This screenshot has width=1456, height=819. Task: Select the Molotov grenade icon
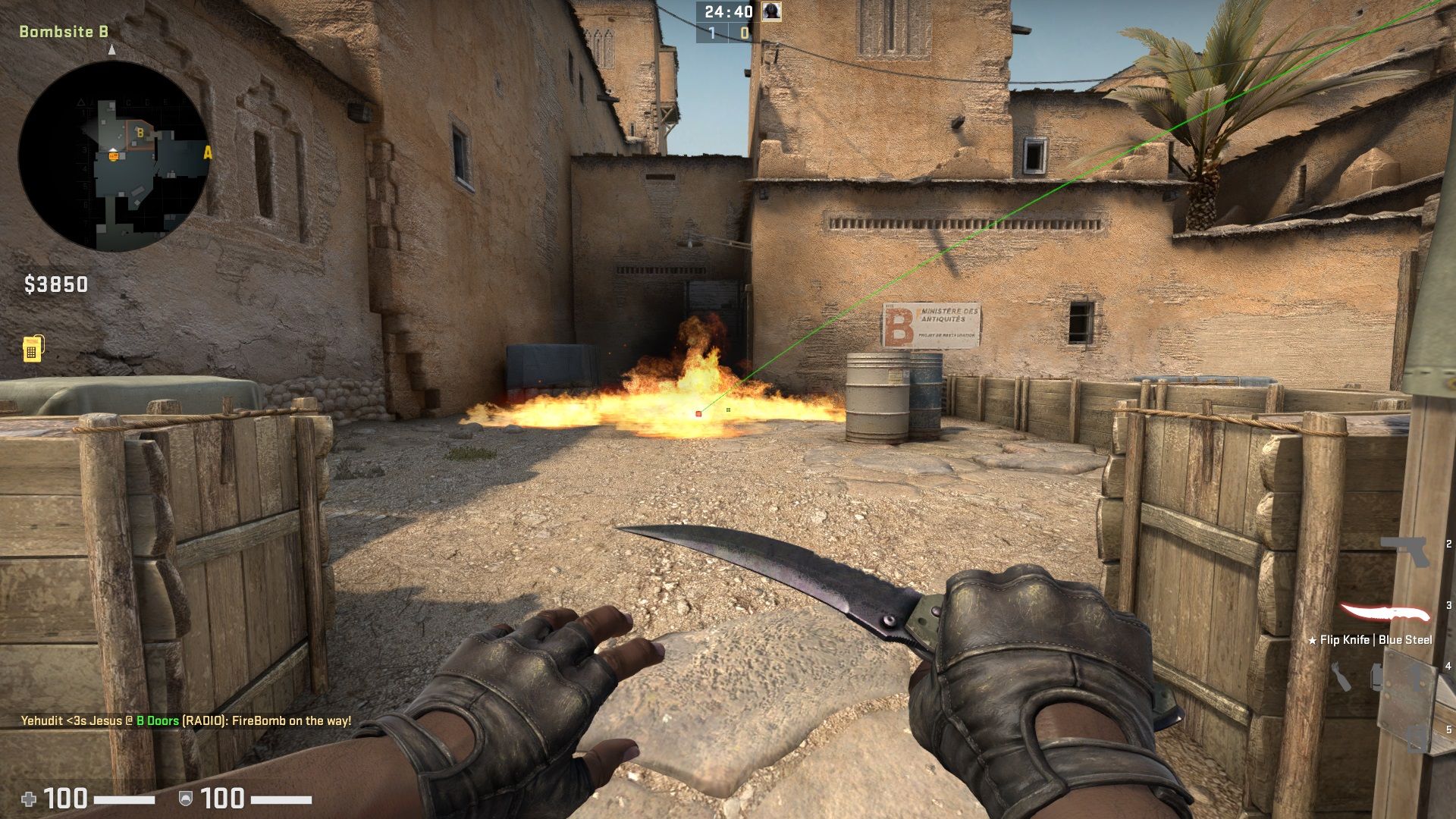click(1341, 675)
